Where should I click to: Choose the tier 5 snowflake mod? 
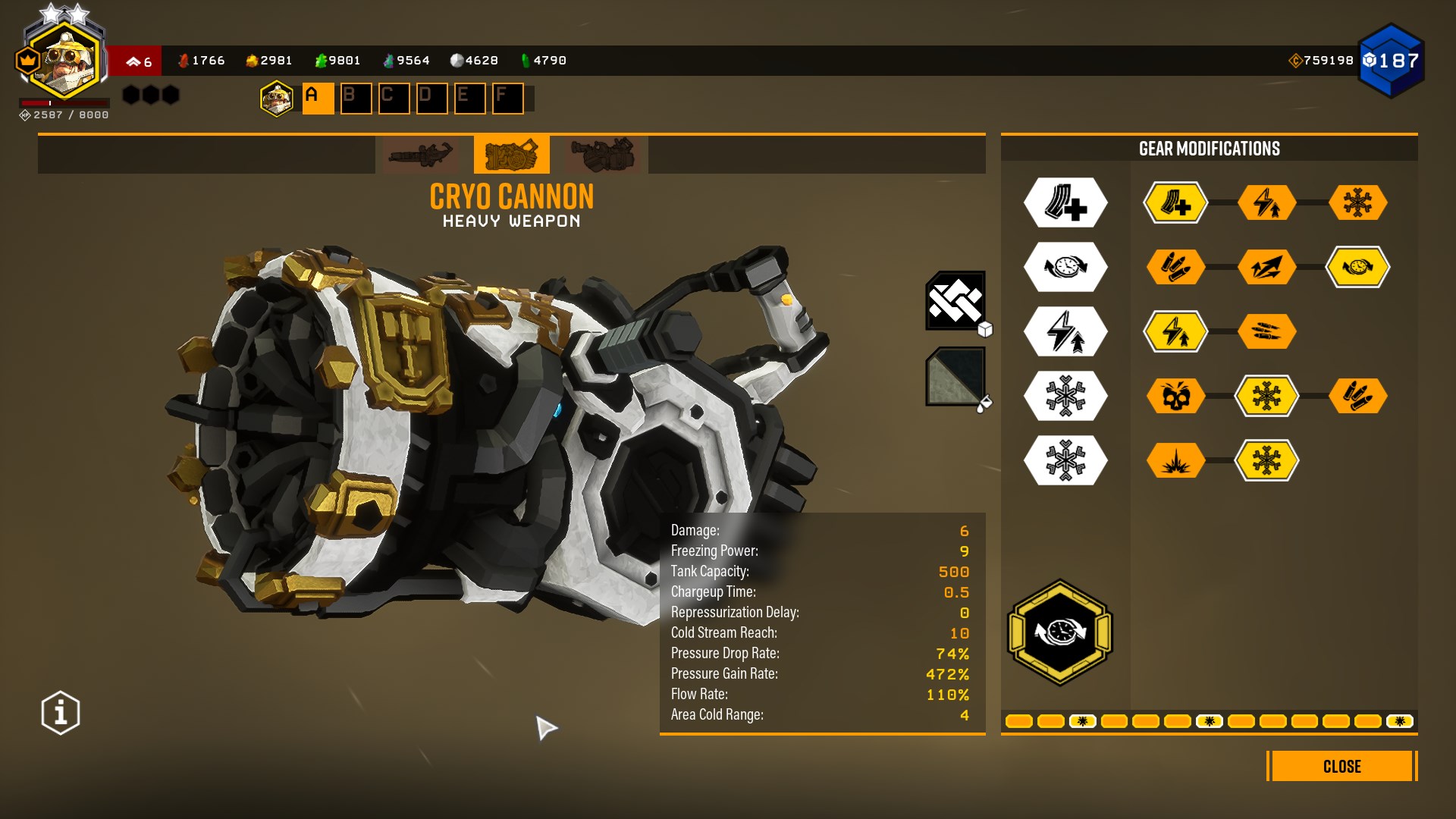(x=1266, y=460)
